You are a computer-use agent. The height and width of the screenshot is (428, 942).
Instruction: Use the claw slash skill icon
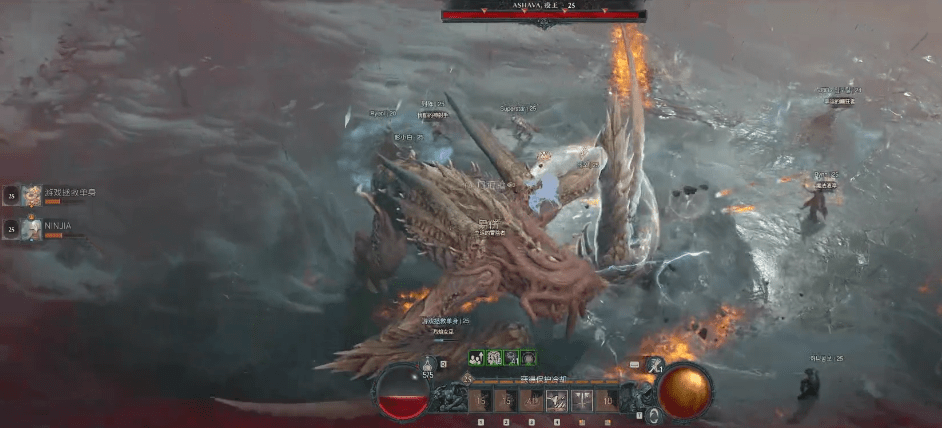click(556, 402)
